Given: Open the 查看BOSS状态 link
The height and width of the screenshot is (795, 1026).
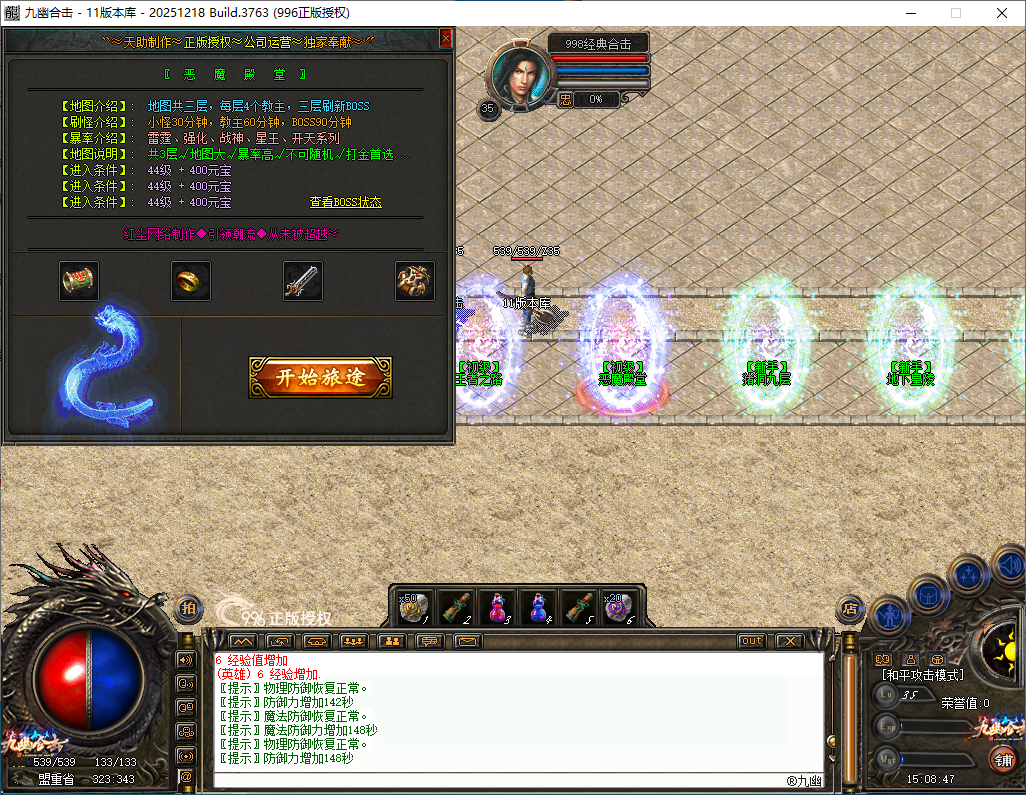Looking at the screenshot, I should [x=345, y=202].
